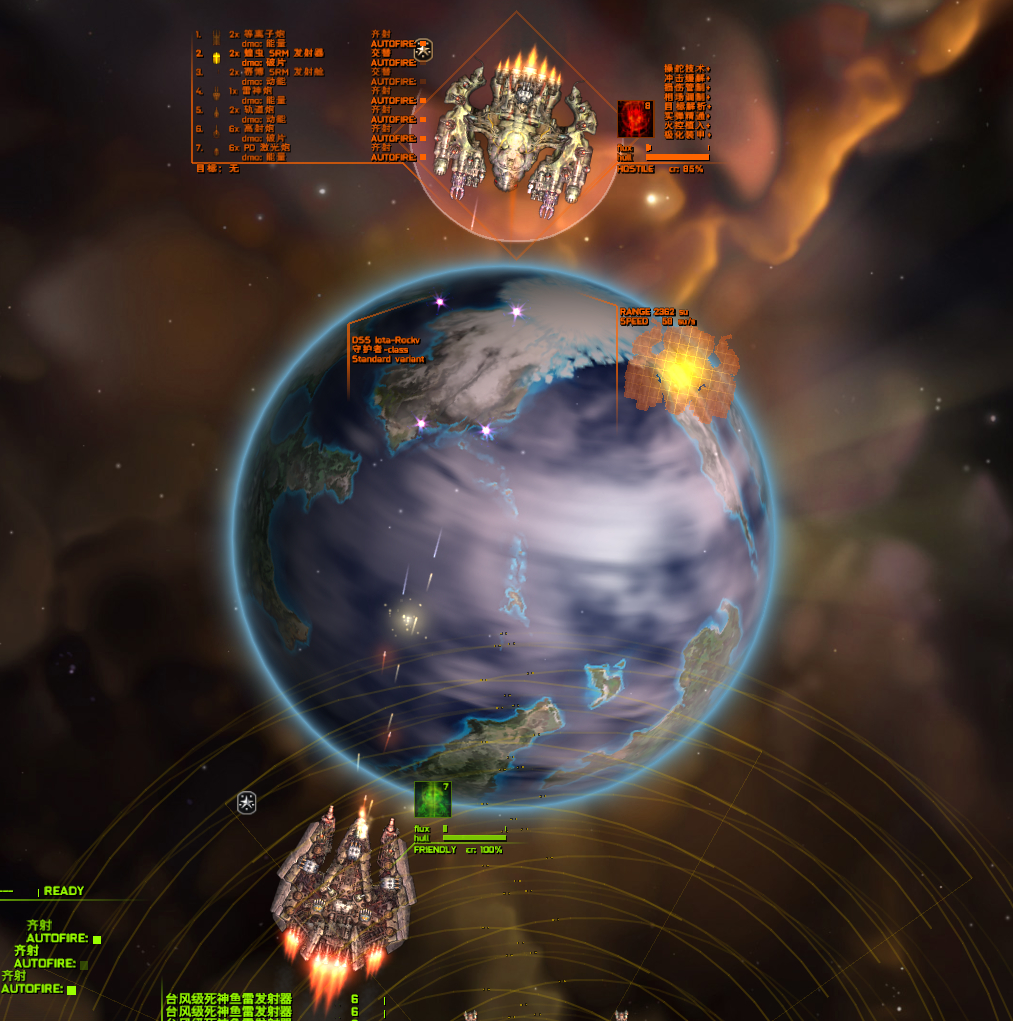This screenshot has width=1013, height=1021.
Task: Pick the 雷神炮 weapon group row
Action: [x=263, y=91]
